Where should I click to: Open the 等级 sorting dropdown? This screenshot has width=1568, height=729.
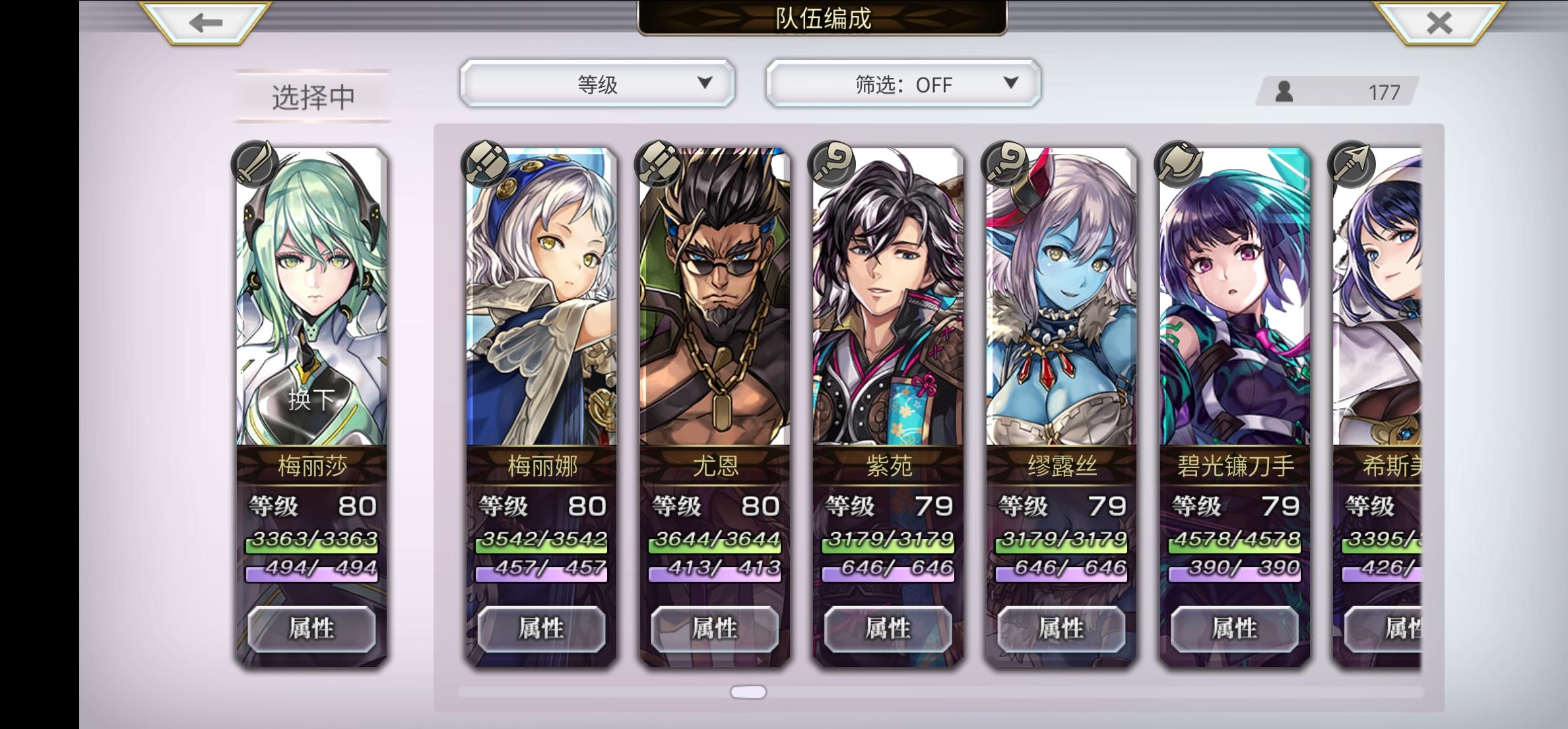(x=598, y=84)
